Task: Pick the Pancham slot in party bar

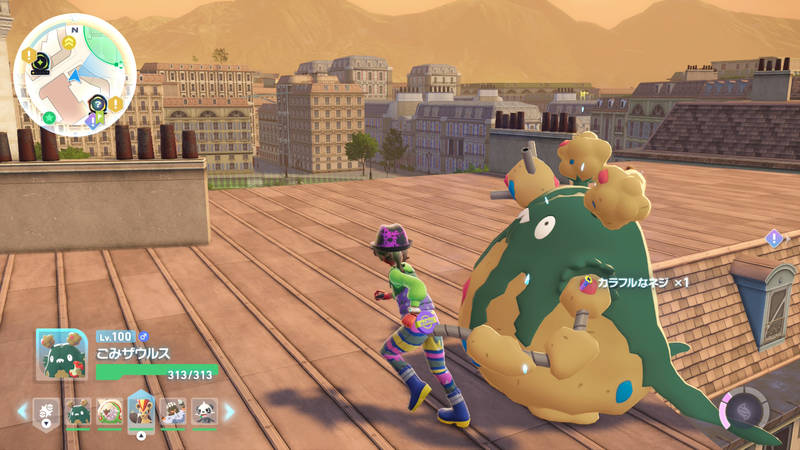Action: (x=204, y=411)
